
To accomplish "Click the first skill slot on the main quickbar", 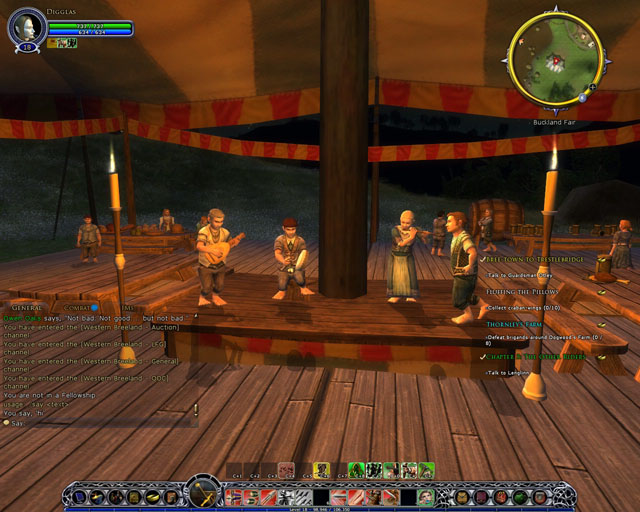I will coord(235,496).
